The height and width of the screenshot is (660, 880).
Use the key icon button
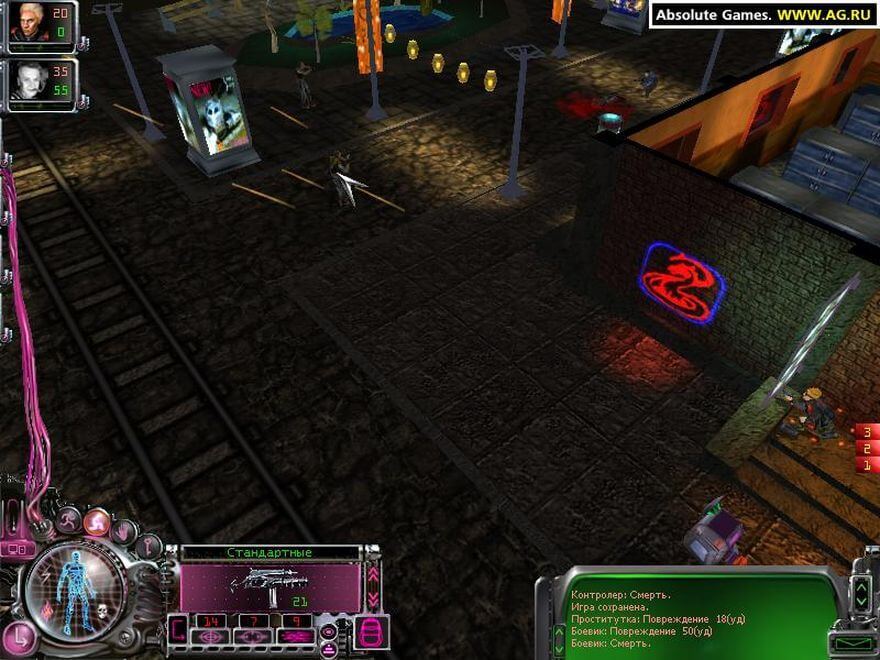click(146, 546)
